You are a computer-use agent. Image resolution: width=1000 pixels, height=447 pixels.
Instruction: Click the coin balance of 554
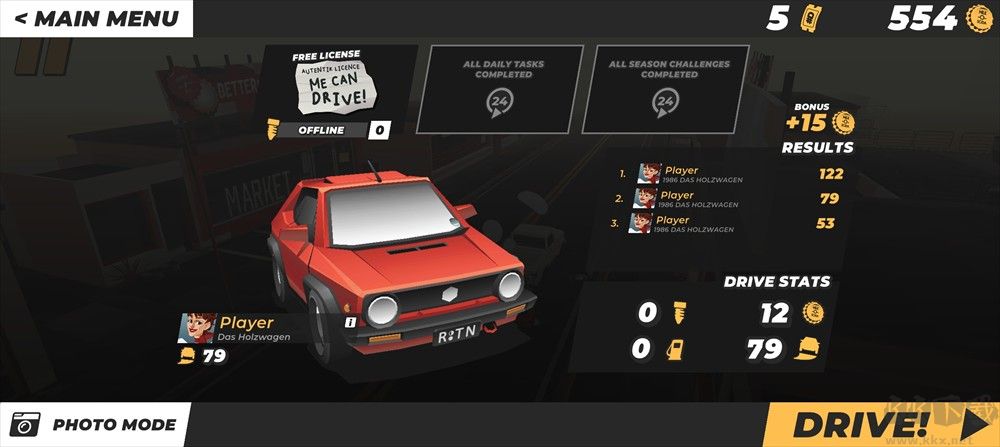[x=935, y=18]
